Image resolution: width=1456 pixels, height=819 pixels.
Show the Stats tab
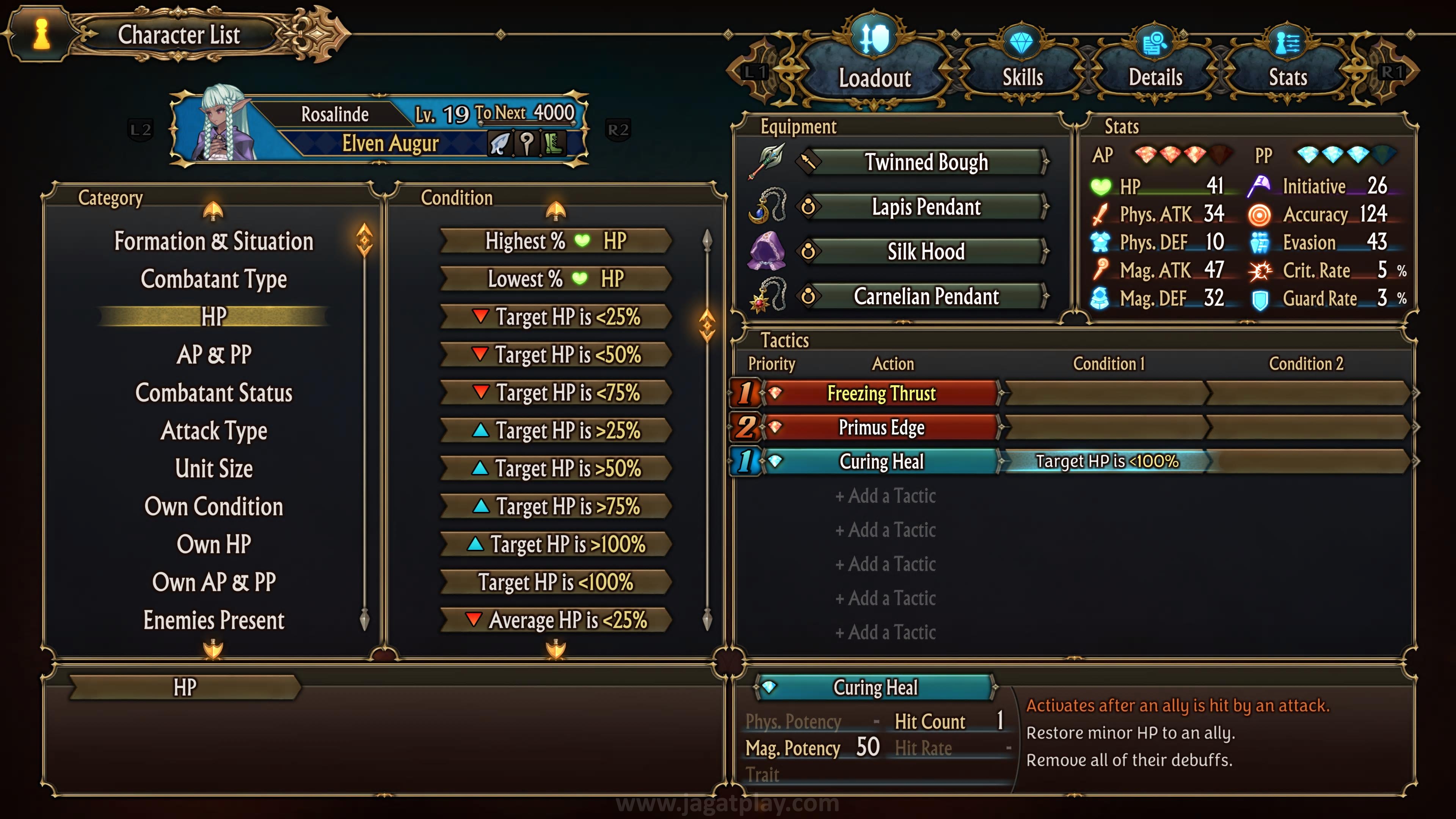pyautogui.click(x=1288, y=77)
